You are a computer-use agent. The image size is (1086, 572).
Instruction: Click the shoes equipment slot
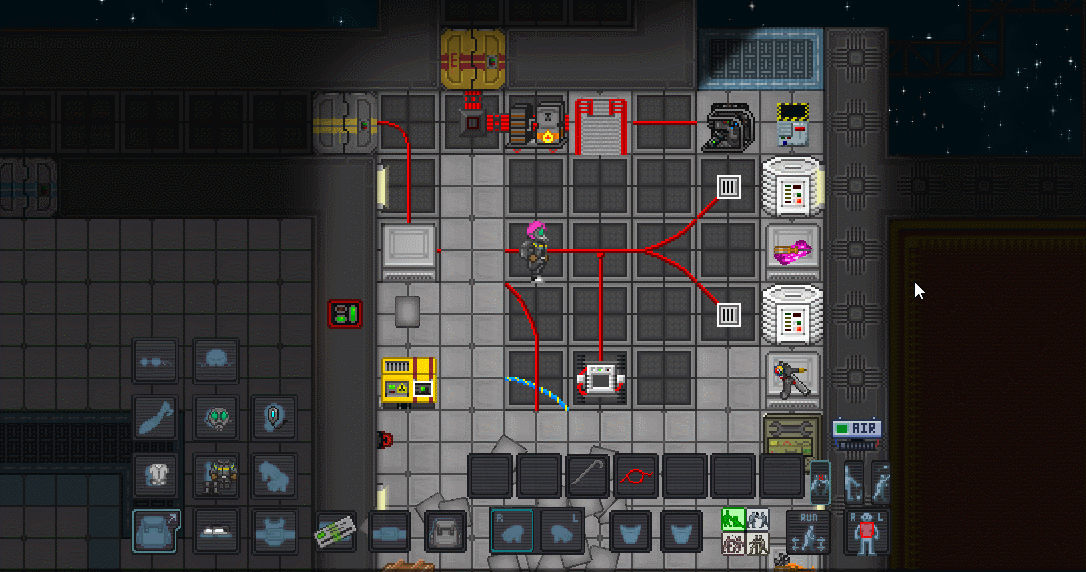(215, 530)
